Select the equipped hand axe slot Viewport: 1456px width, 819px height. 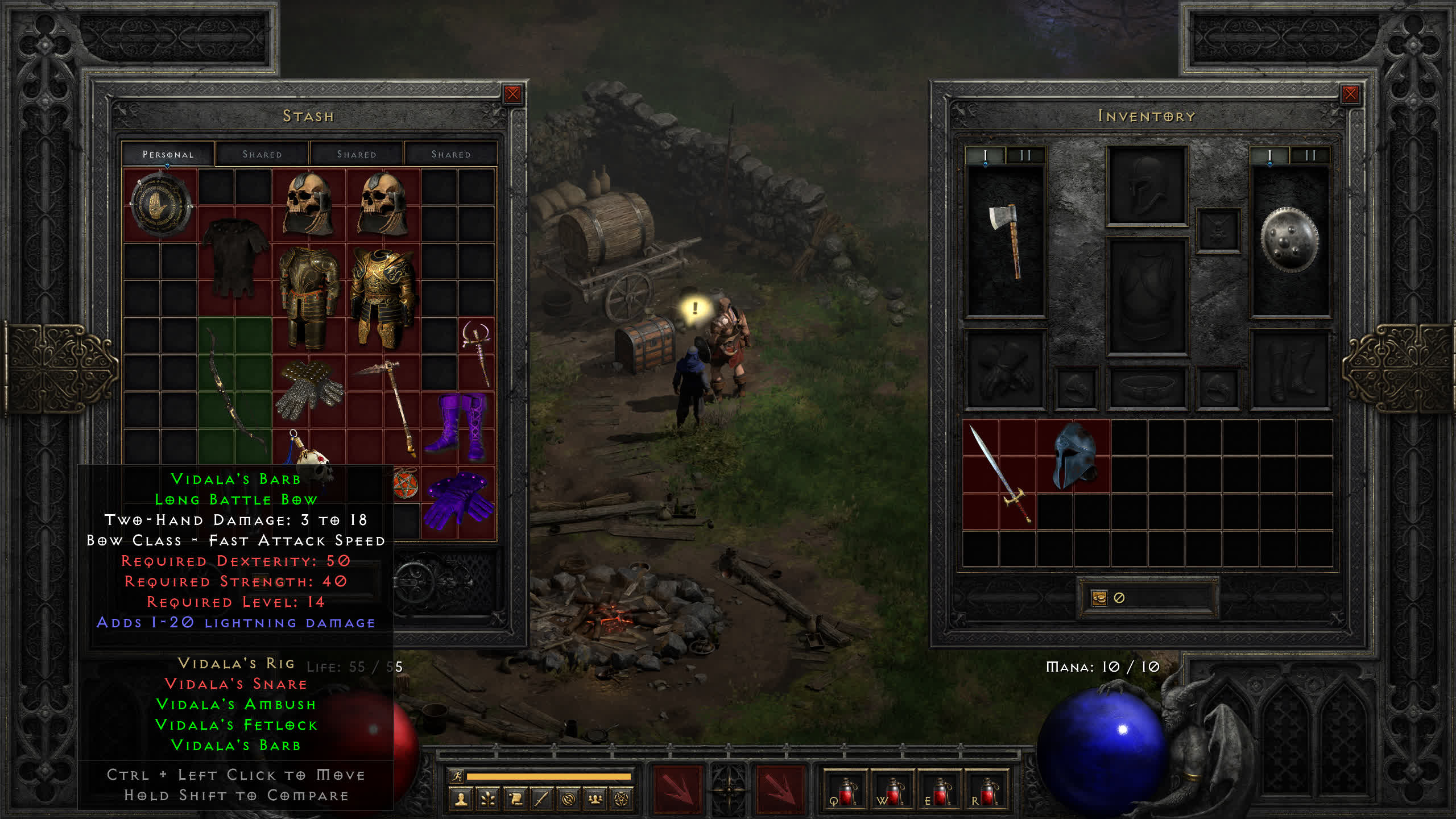[x=1006, y=242]
